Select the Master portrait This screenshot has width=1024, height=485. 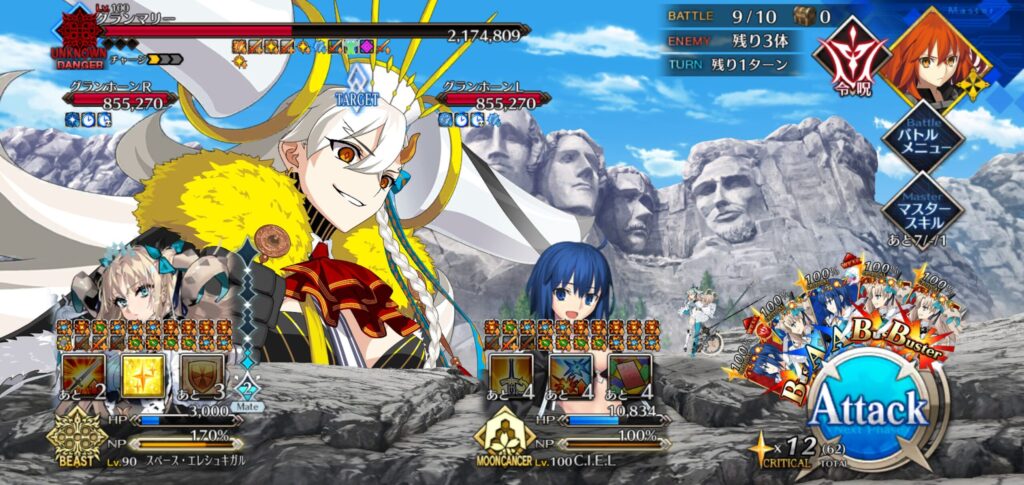(x=934, y=55)
